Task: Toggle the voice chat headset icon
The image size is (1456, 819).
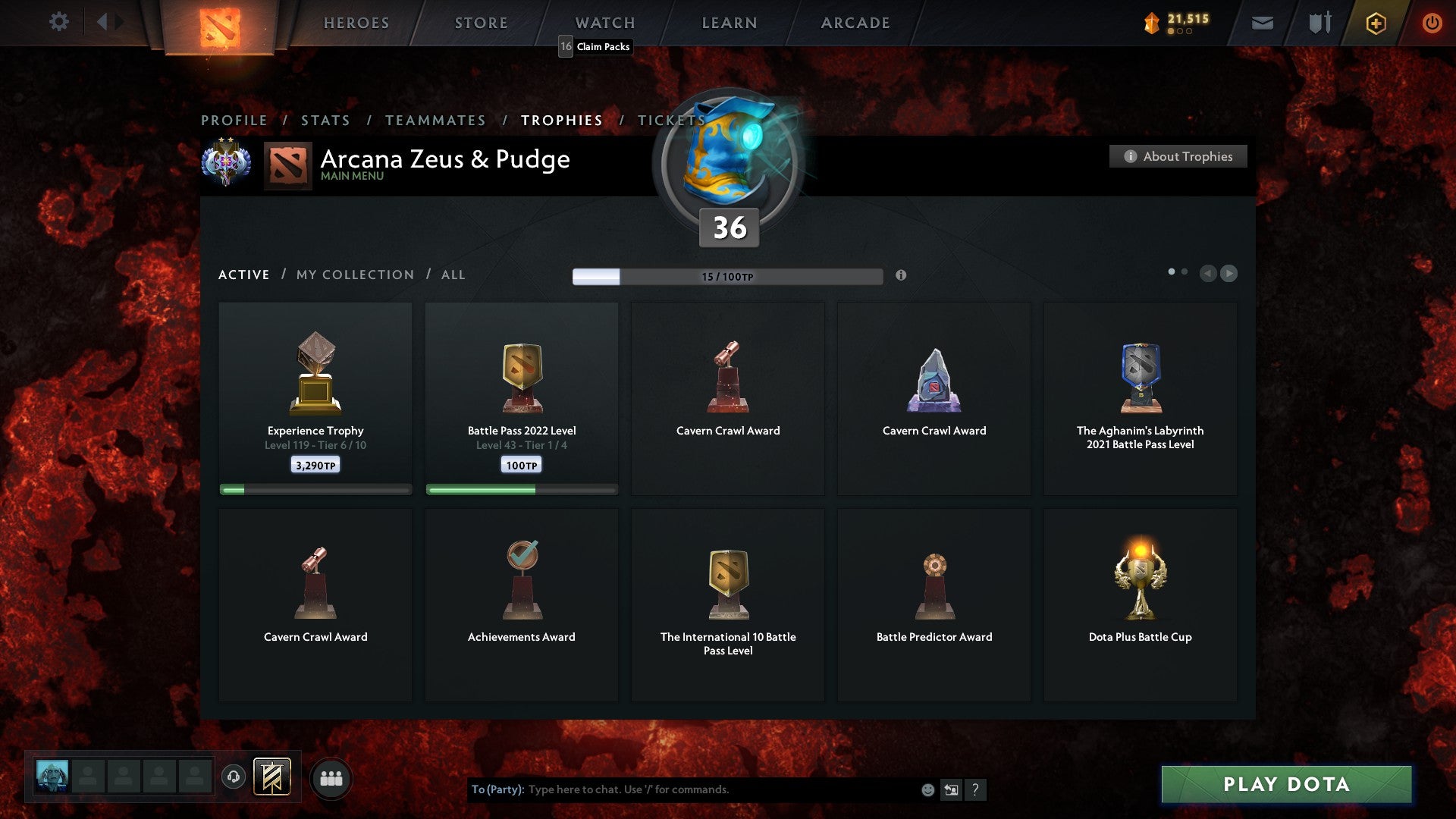Action: pos(233,777)
